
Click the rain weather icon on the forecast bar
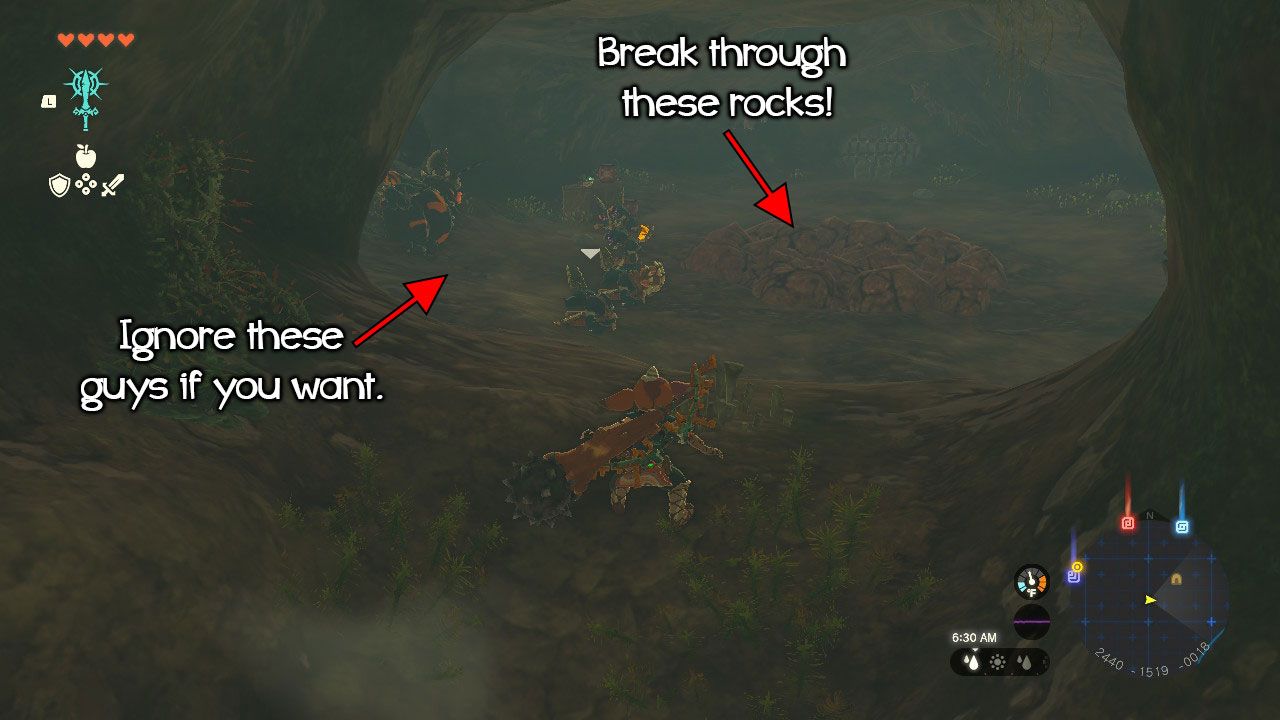click(x=971, y=660)
